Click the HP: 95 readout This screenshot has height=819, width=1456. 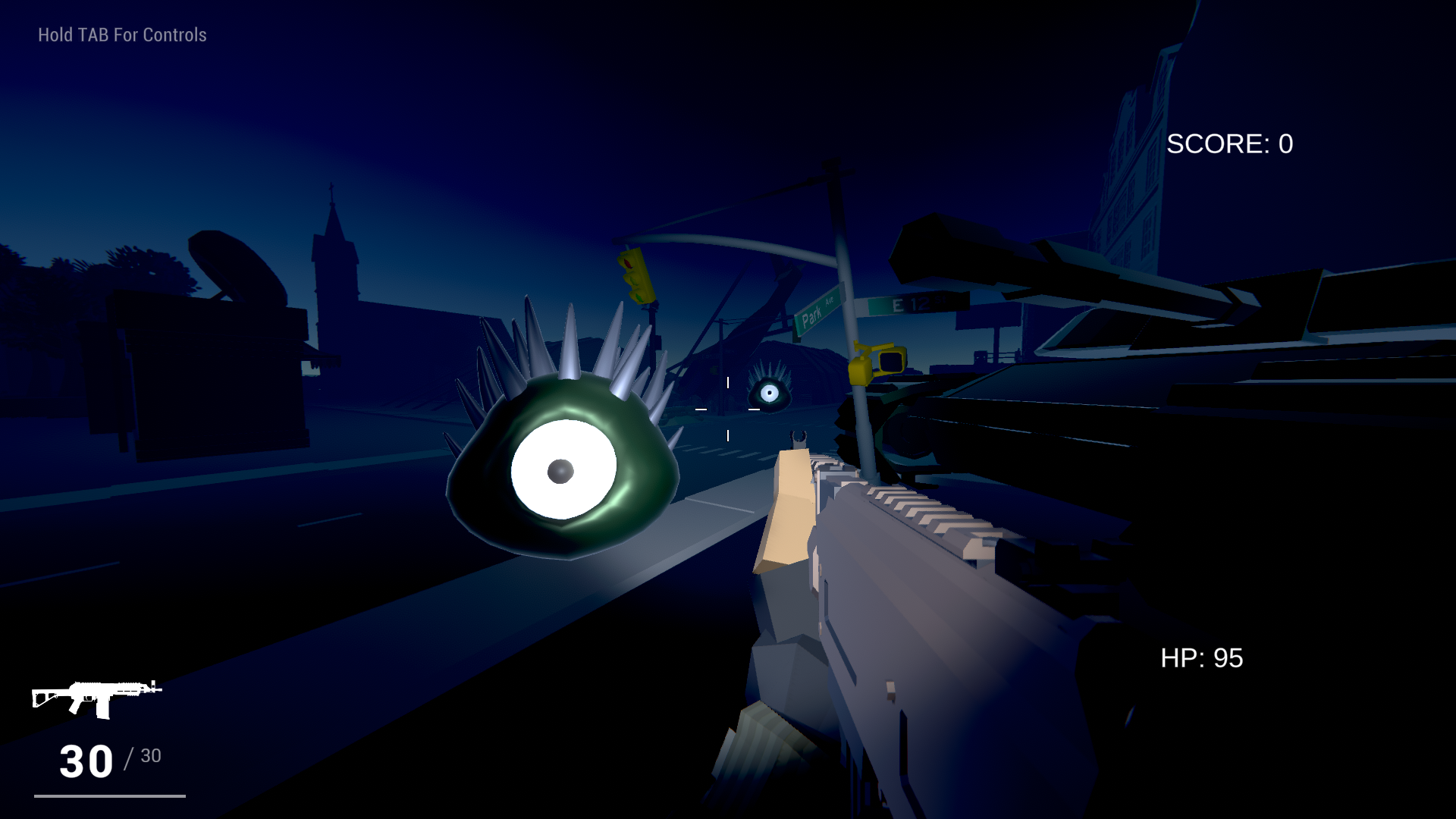coord(1203,658)
